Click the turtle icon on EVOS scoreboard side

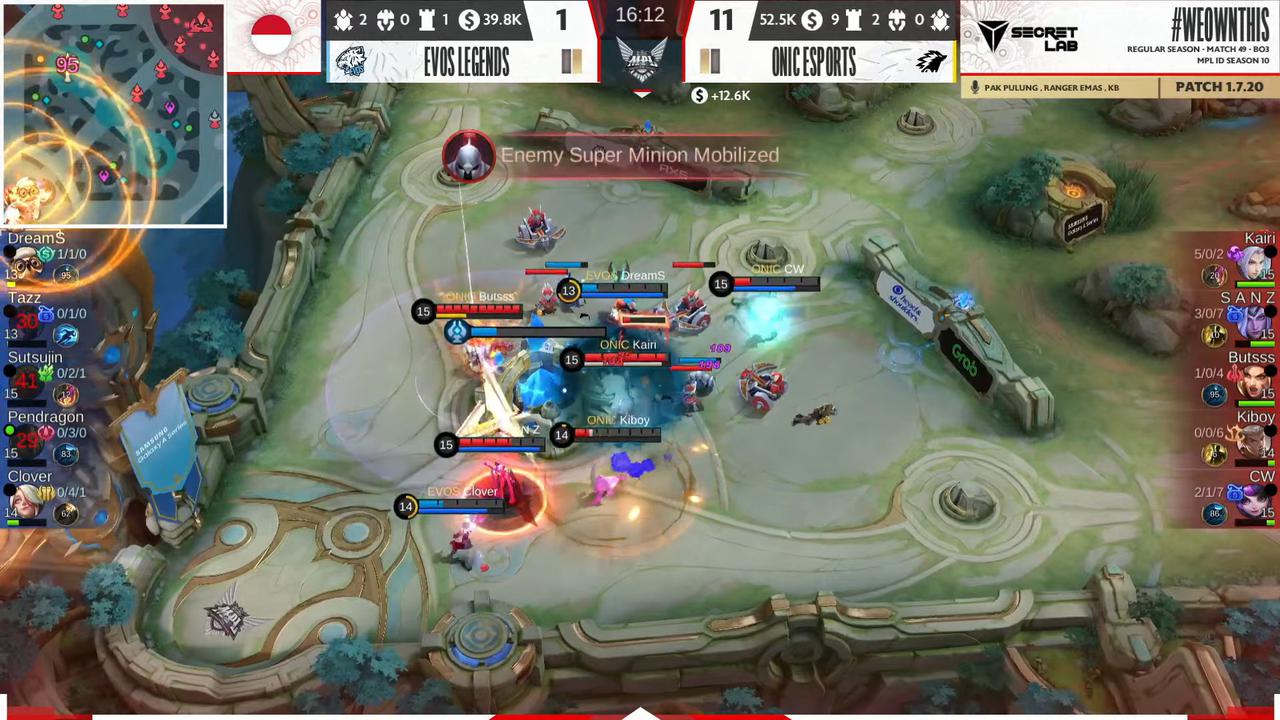coord(342,20)
